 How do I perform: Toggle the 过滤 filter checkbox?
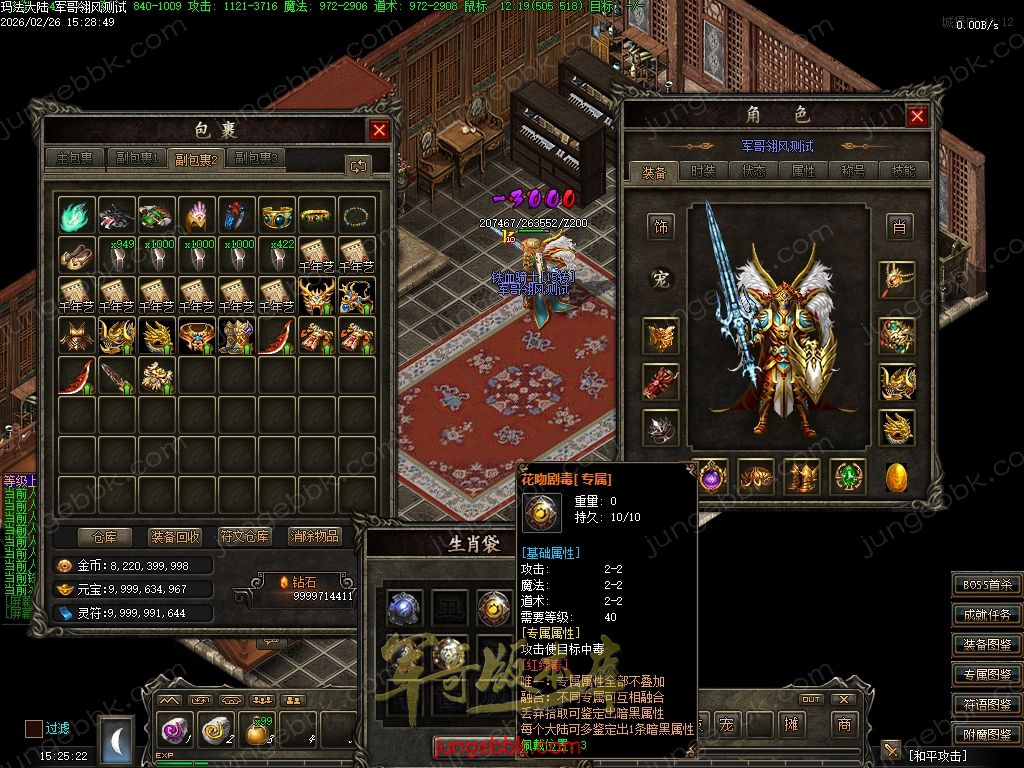pyautogui.click(x=34, y=728)
